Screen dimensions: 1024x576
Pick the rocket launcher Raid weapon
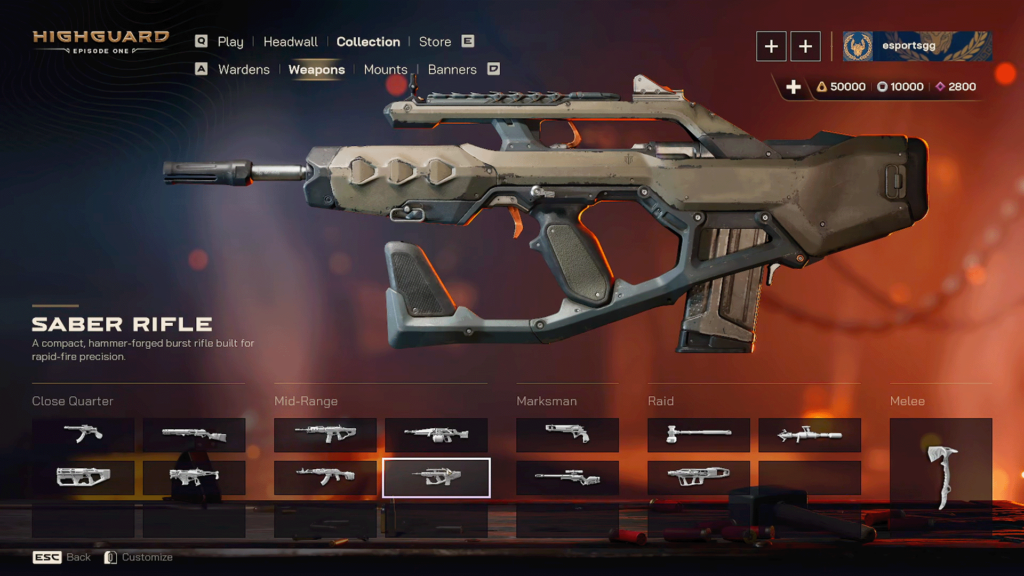click(809, 434)
